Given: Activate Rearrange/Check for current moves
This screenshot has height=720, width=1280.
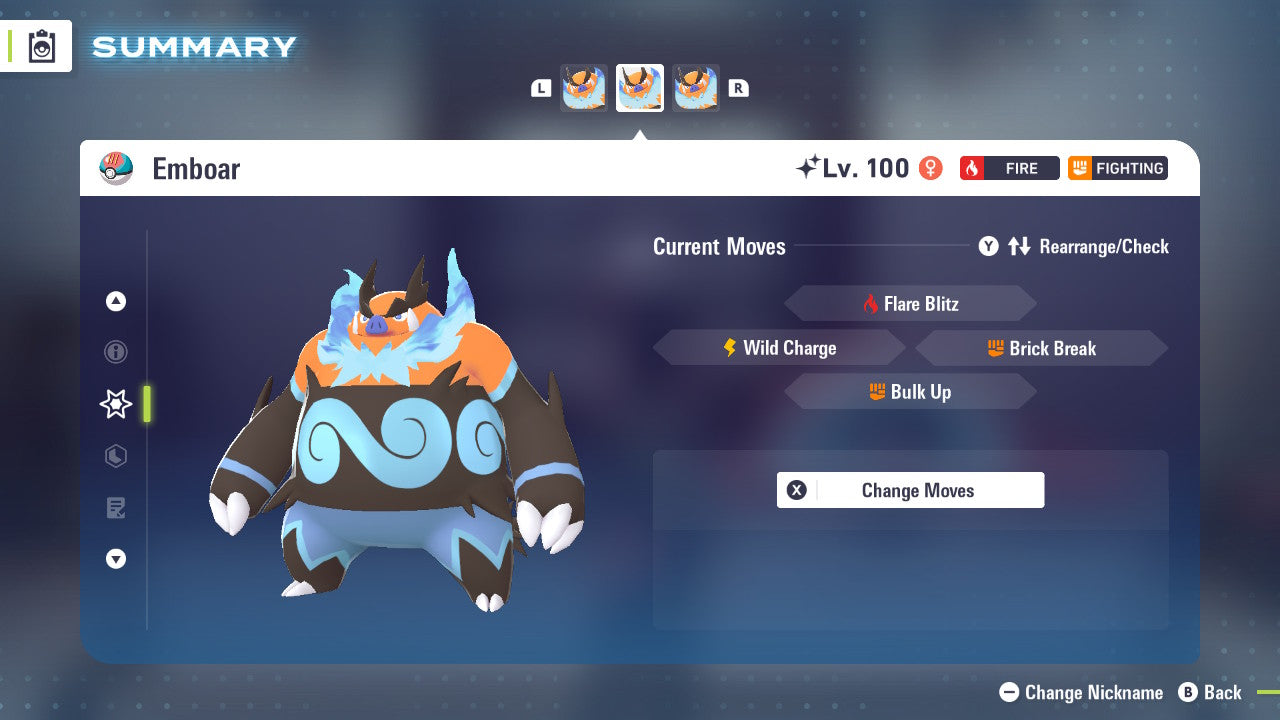Looking at the screenshot, I should coord(1075,247).
